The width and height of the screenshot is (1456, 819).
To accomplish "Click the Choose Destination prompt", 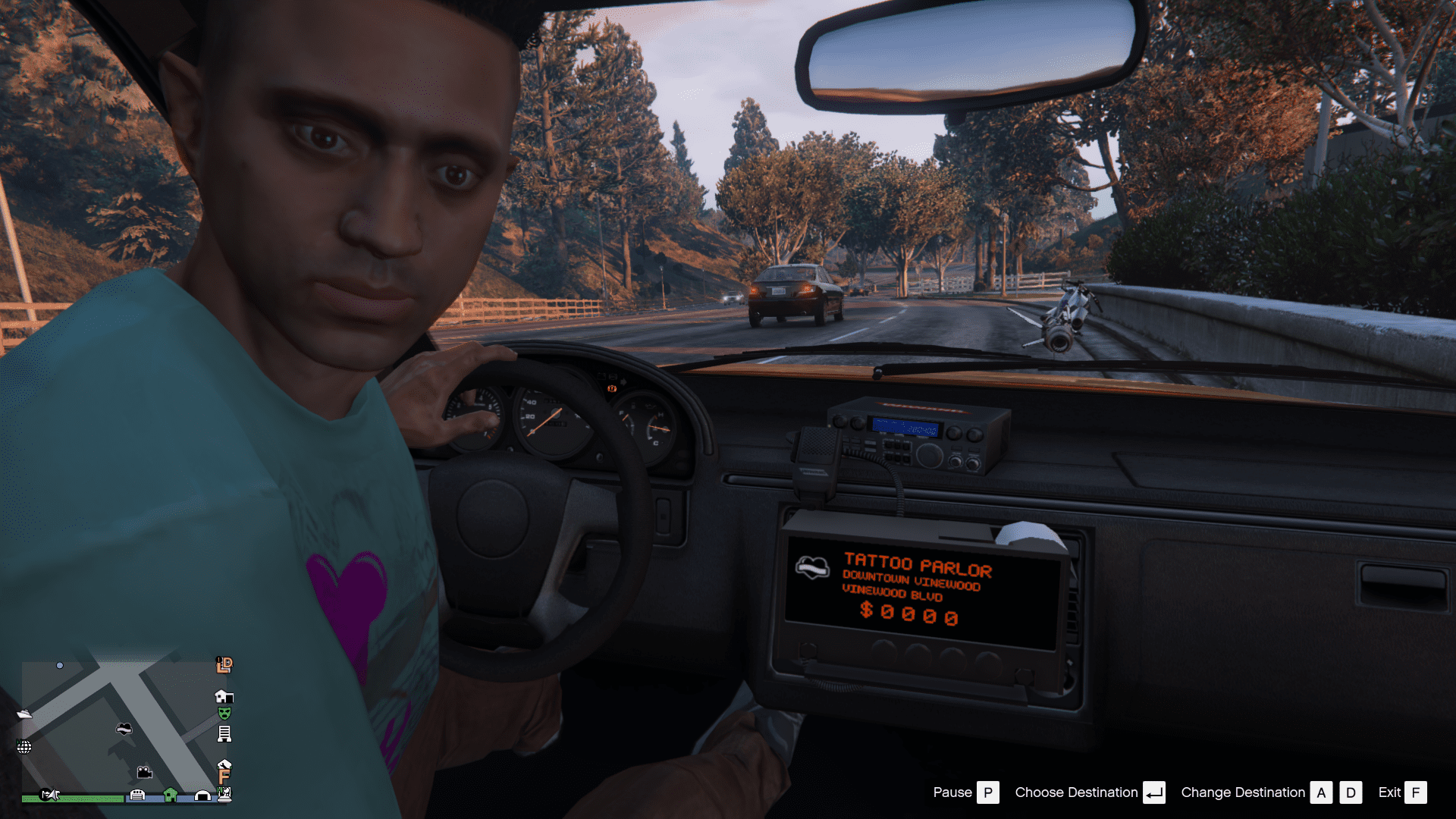I will pyautogui.click(x=1077, y=792).
